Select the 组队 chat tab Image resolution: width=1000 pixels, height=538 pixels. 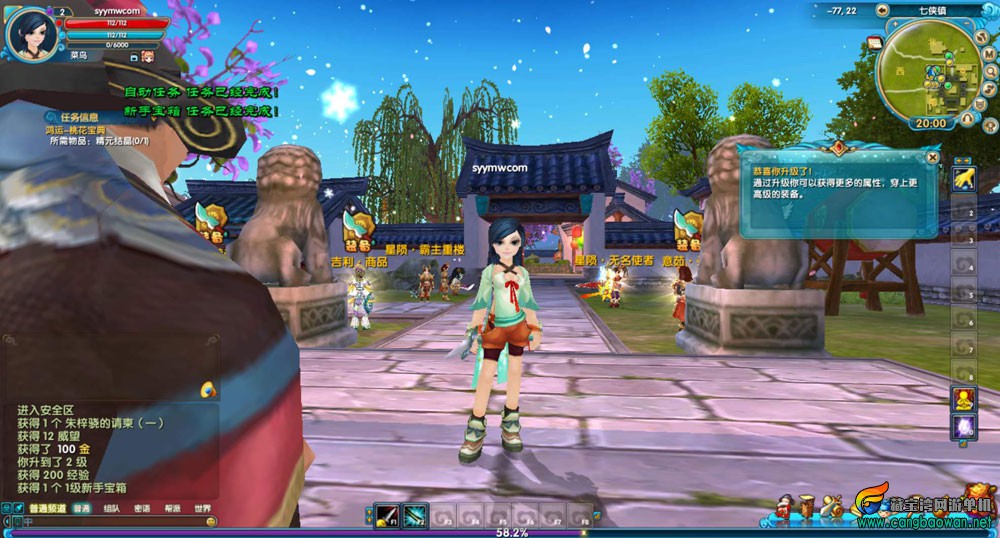tap(111, 508)
